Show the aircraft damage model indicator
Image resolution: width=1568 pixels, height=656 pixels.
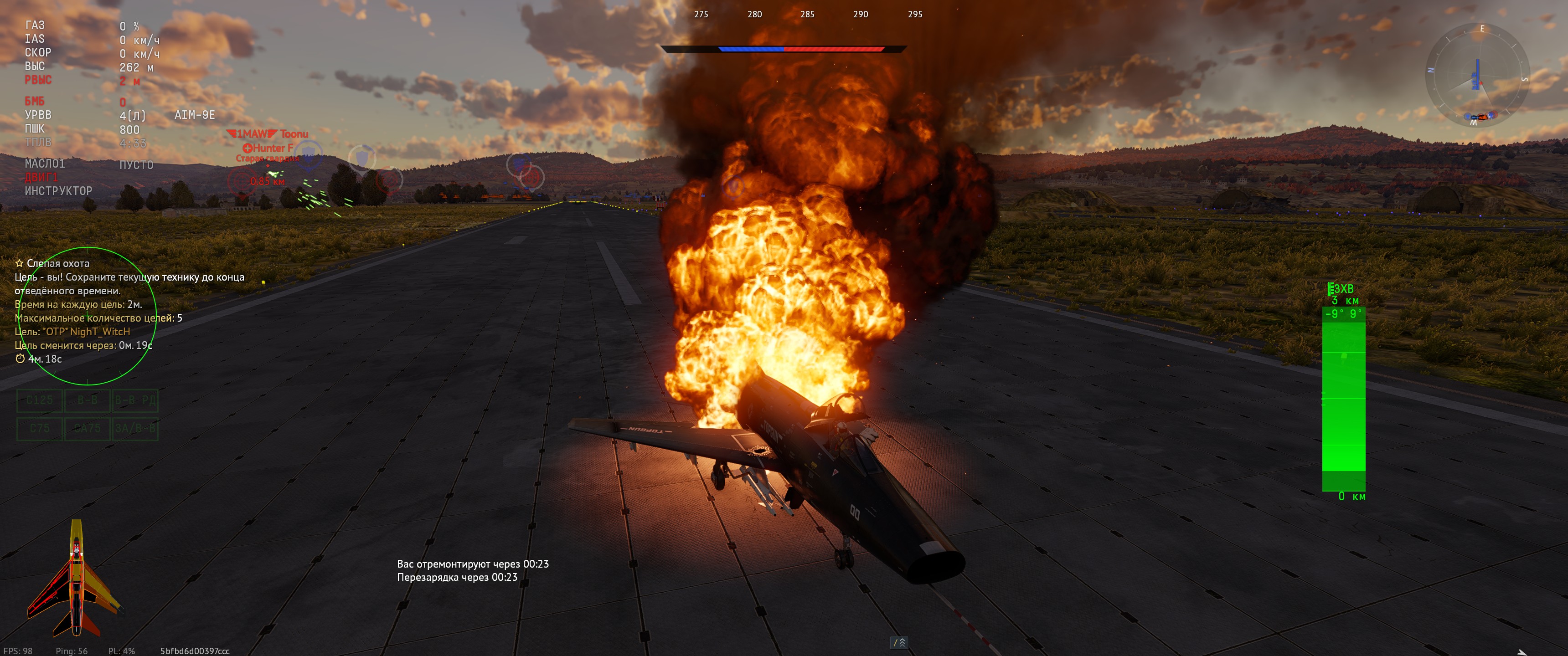tap(75, 579)
